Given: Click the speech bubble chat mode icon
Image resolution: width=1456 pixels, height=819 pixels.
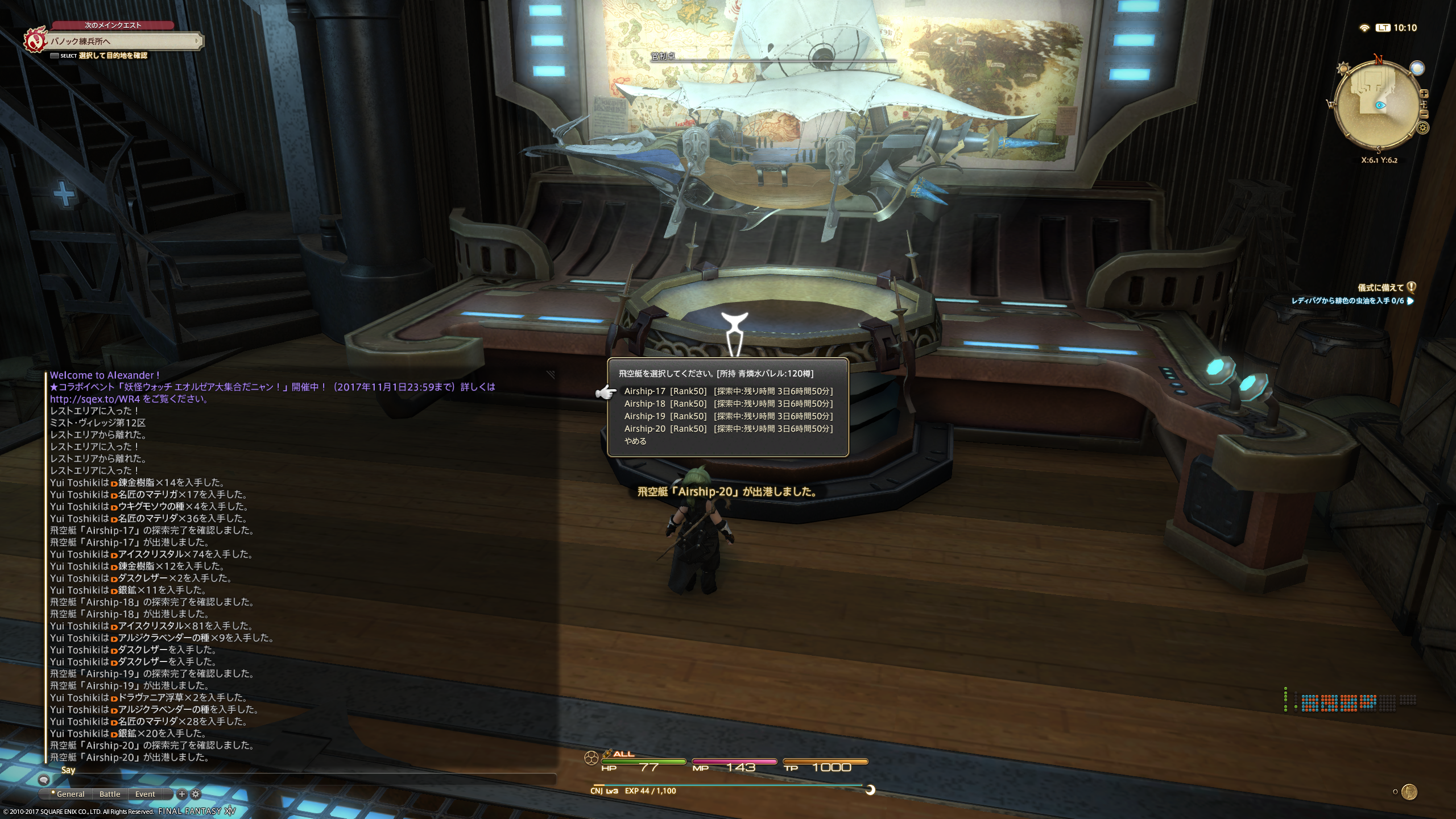Looking at the screenshot, I should [44, 779].
